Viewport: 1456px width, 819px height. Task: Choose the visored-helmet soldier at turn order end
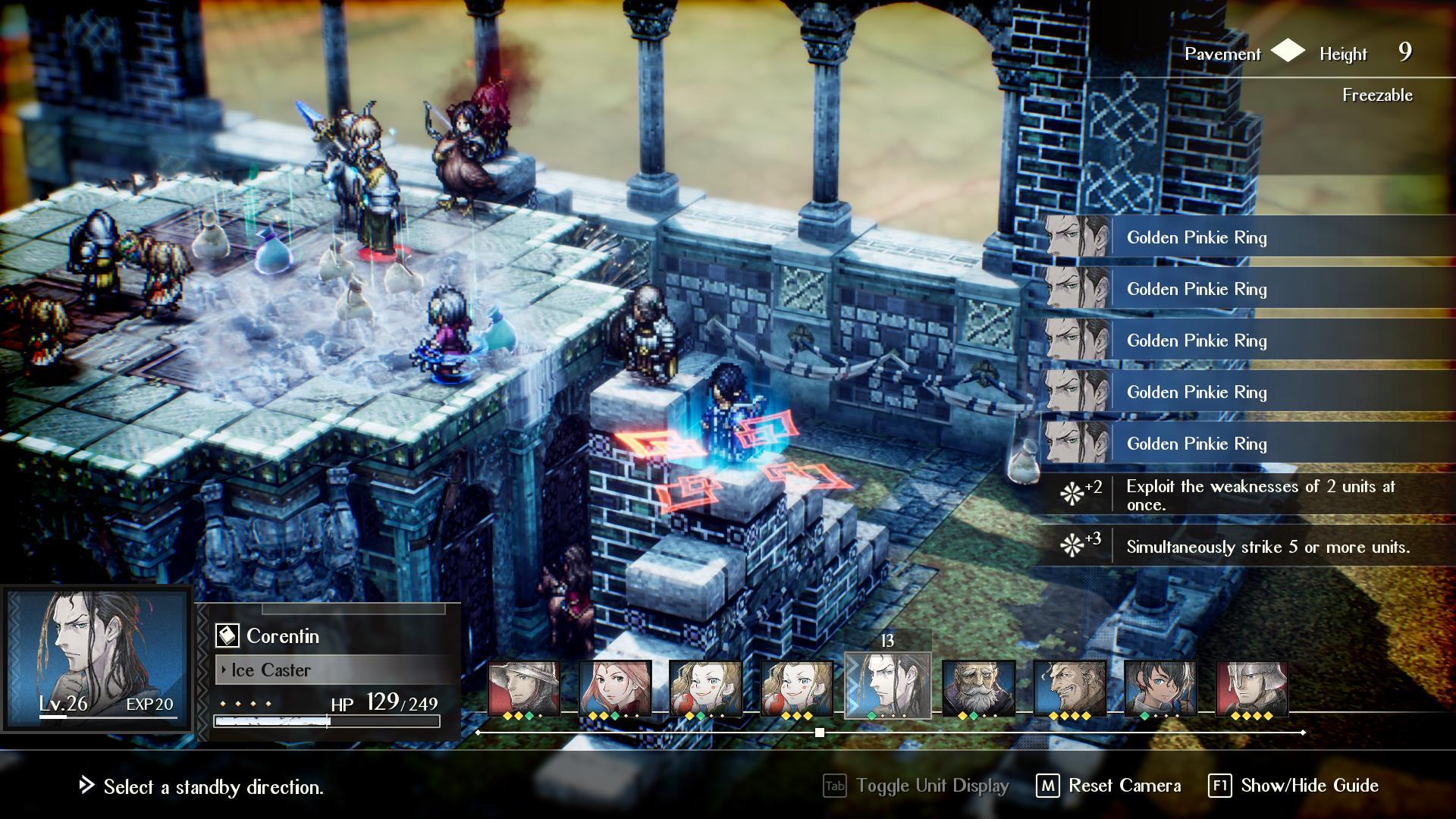click(x=1251, y=688)
